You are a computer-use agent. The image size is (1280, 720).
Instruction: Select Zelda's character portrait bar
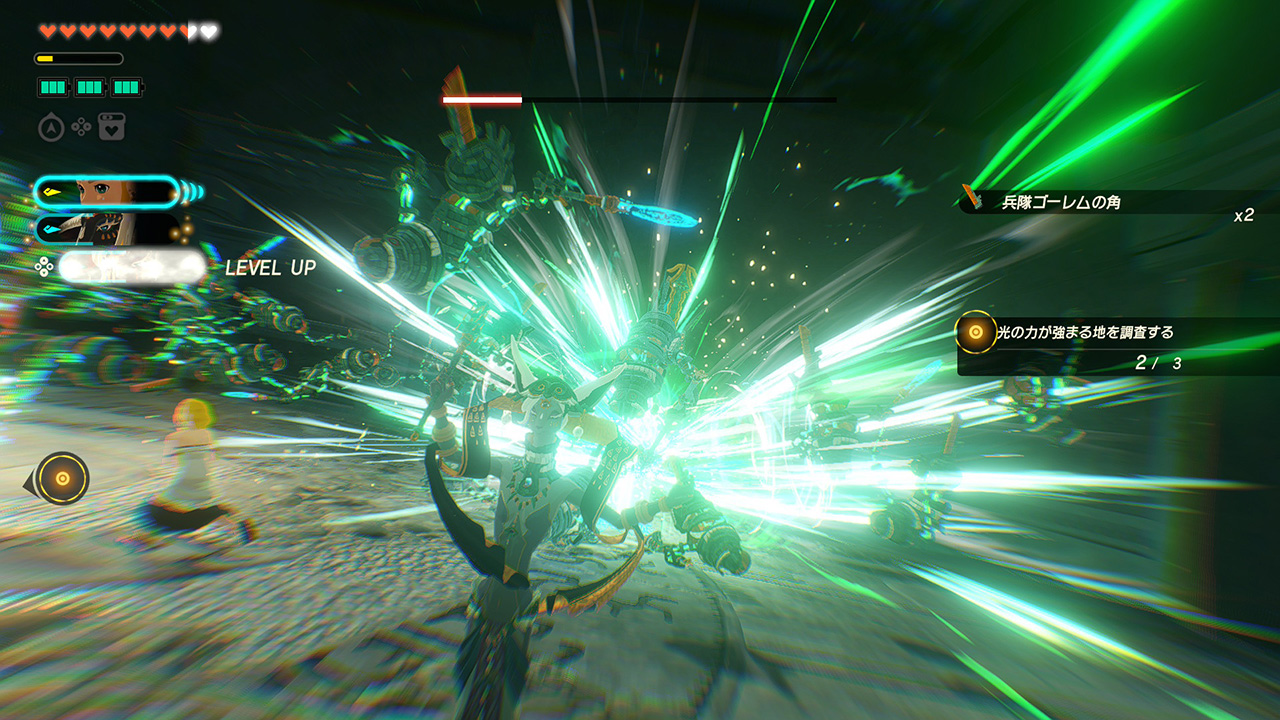(107, 191)
